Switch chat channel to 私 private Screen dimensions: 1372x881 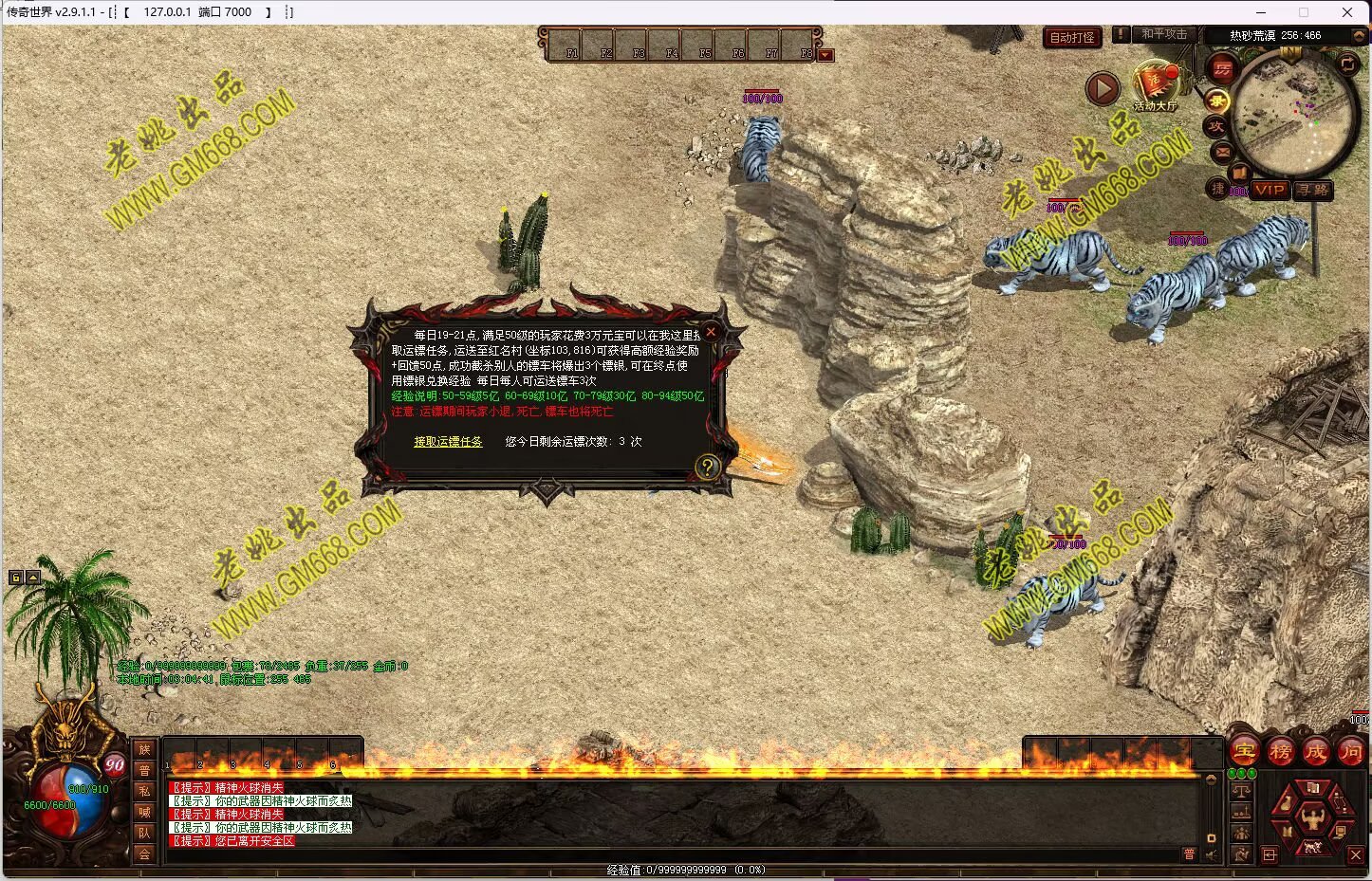pyautogui.click(x=144, y=791)
